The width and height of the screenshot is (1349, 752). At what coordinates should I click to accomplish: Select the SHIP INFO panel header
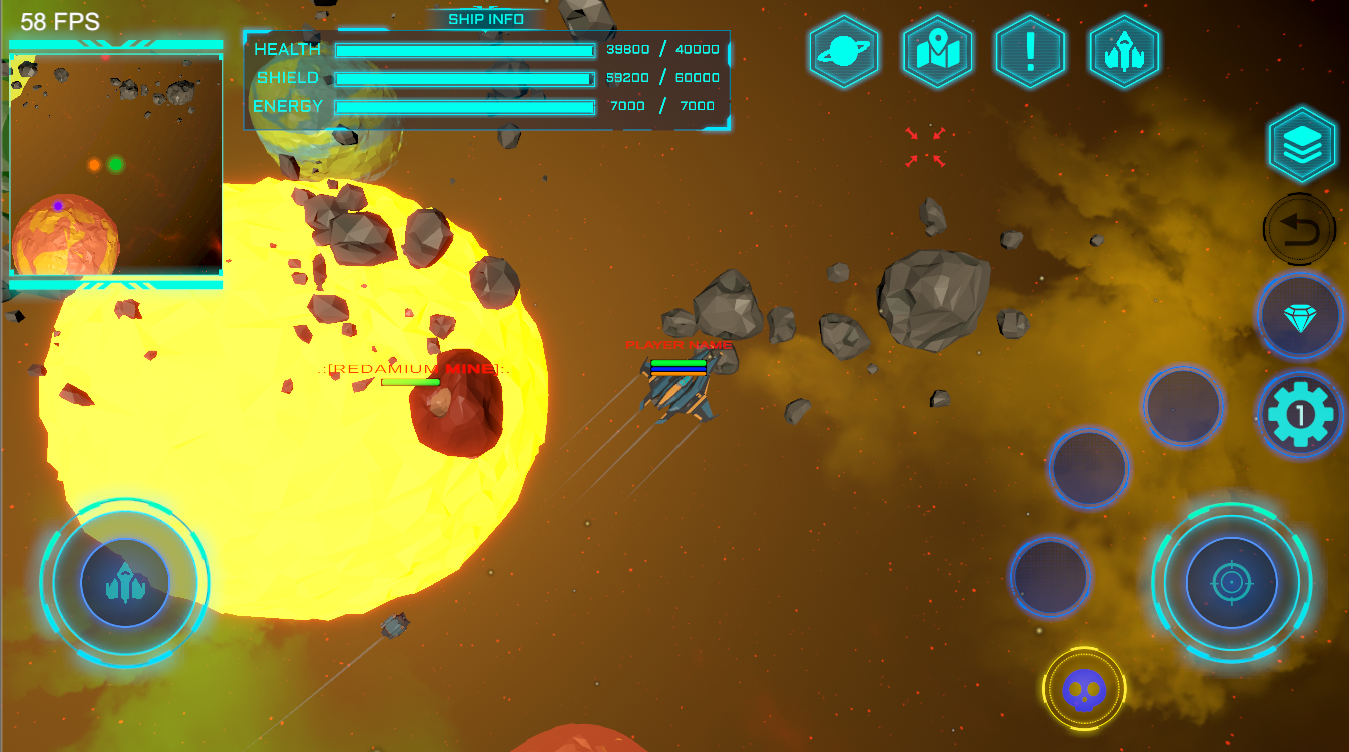[486, 19]
